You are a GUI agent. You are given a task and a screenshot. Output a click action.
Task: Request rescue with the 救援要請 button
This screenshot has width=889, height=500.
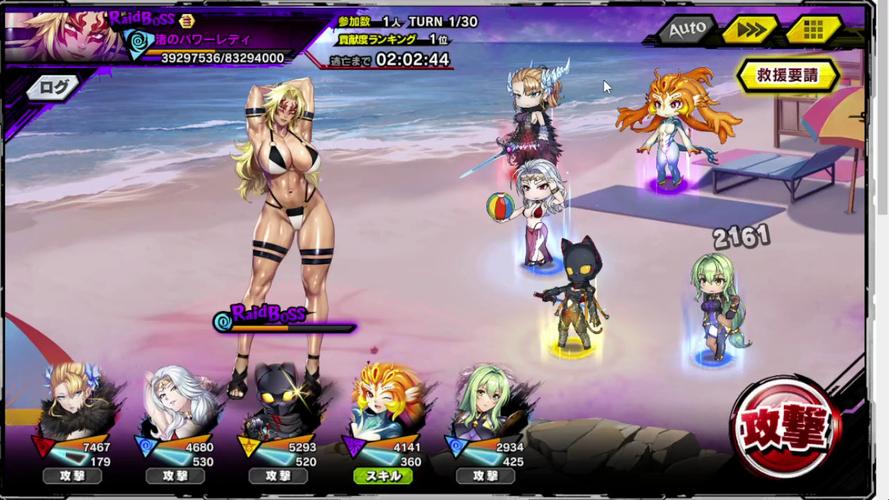(x=787, y=75)
